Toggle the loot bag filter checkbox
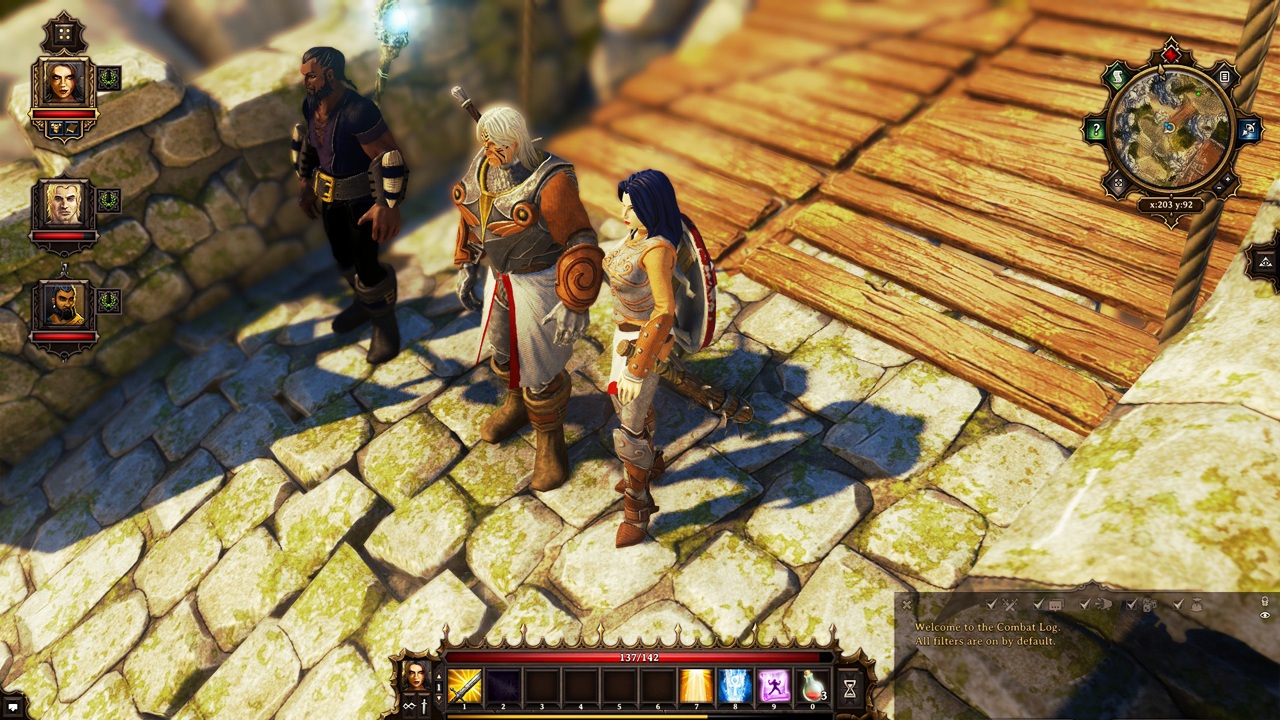Screen dimensions: 1280x720 1176,606
